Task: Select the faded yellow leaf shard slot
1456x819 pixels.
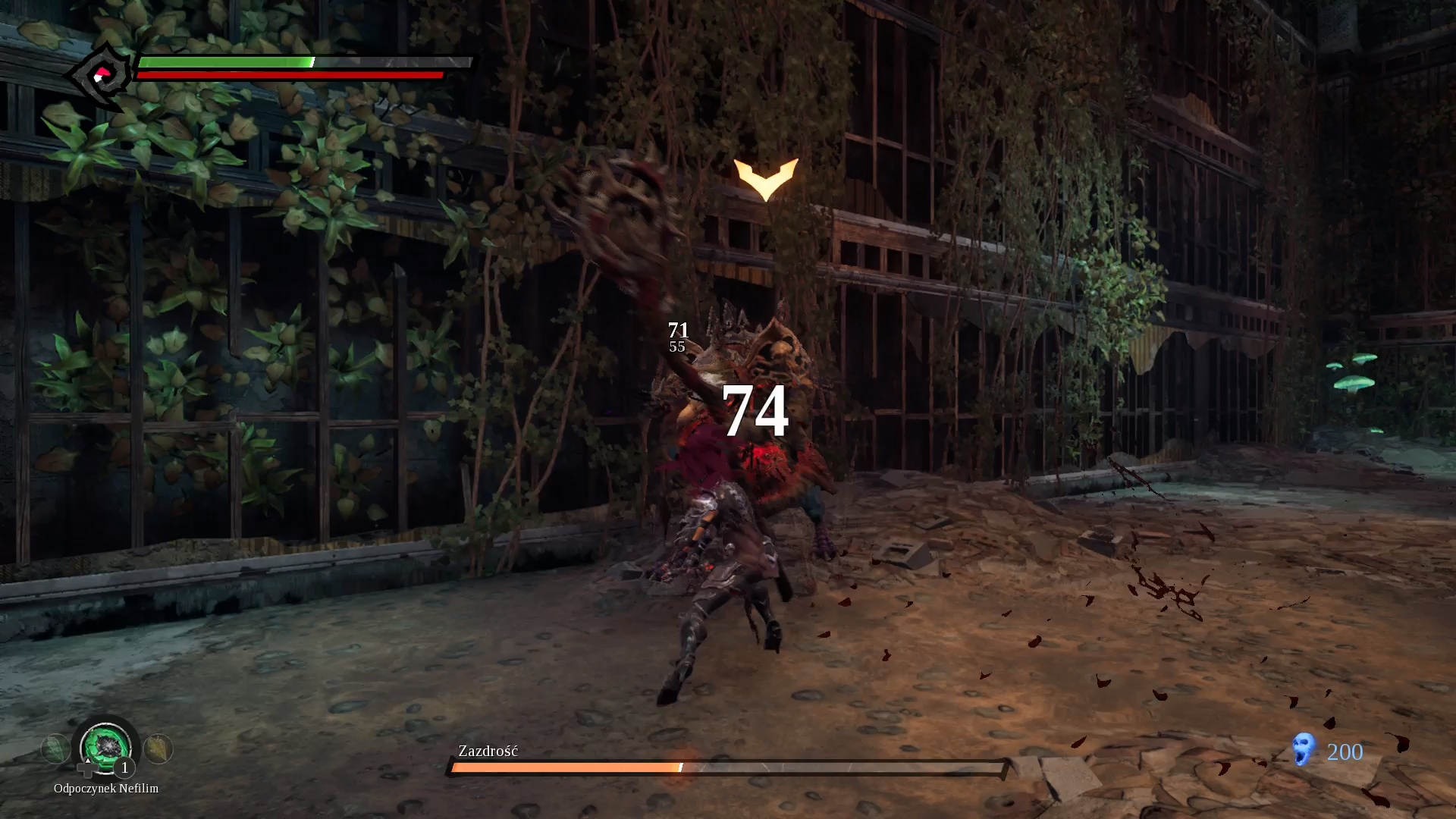Action: 158,748
